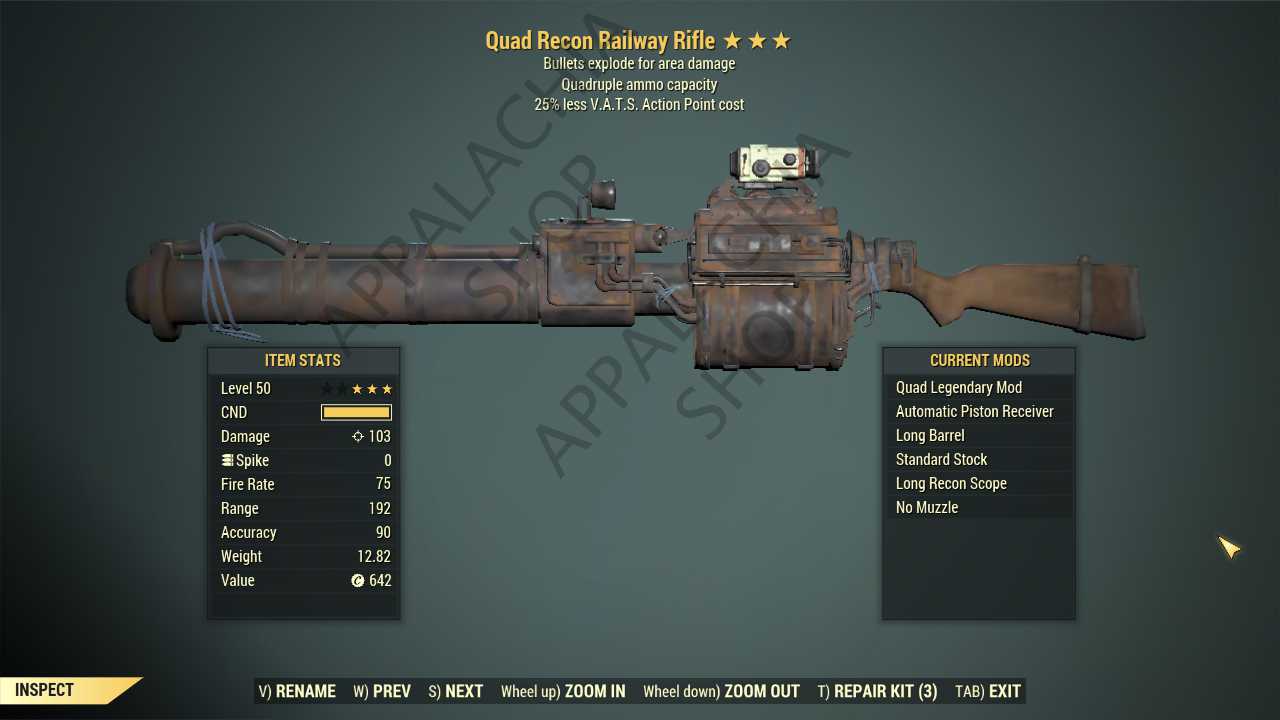The width and height of the screenshot is (1280, 720).
Task: Choose ZOOM IN on the weapon
Action: pos(563,691)
